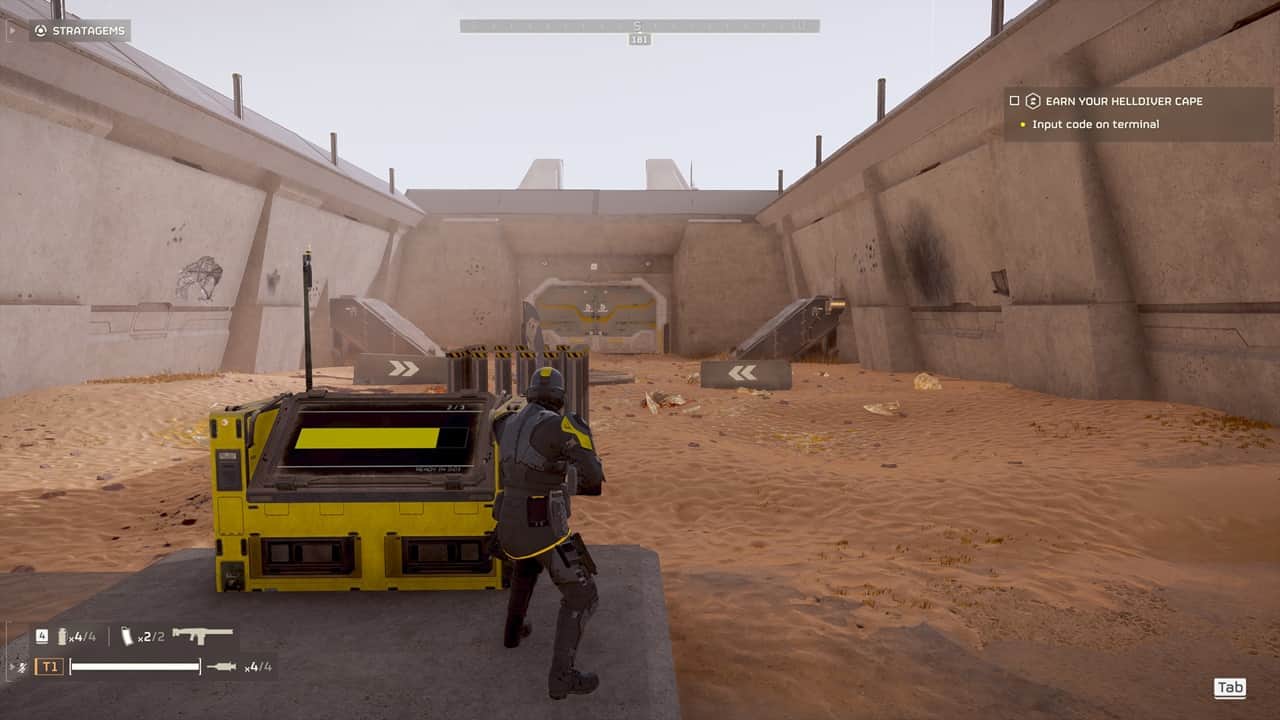
Task: Select the SMG weapon icon in the HUD
Action: point(201,636)
